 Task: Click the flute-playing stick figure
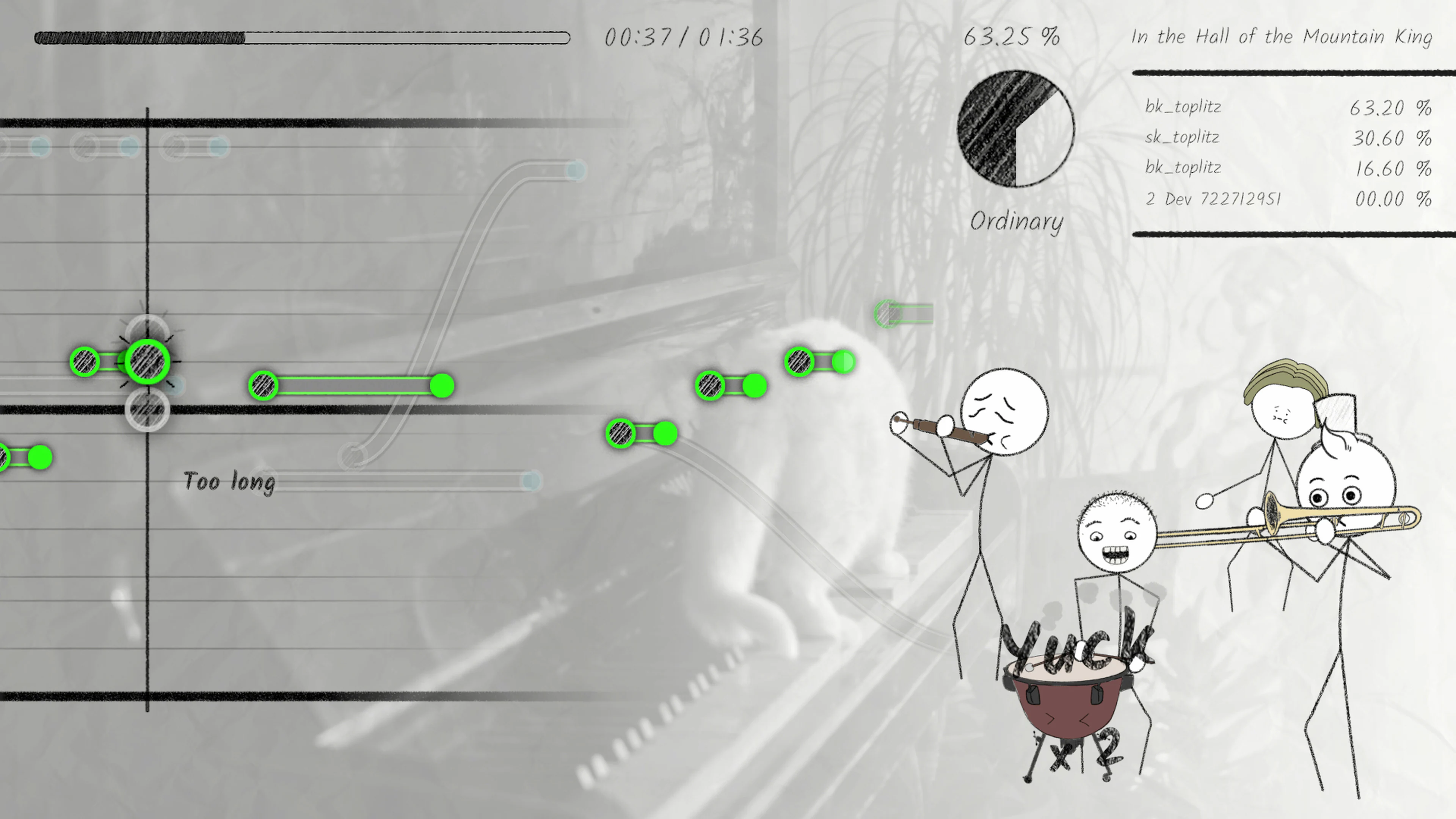click(1006, 413)
